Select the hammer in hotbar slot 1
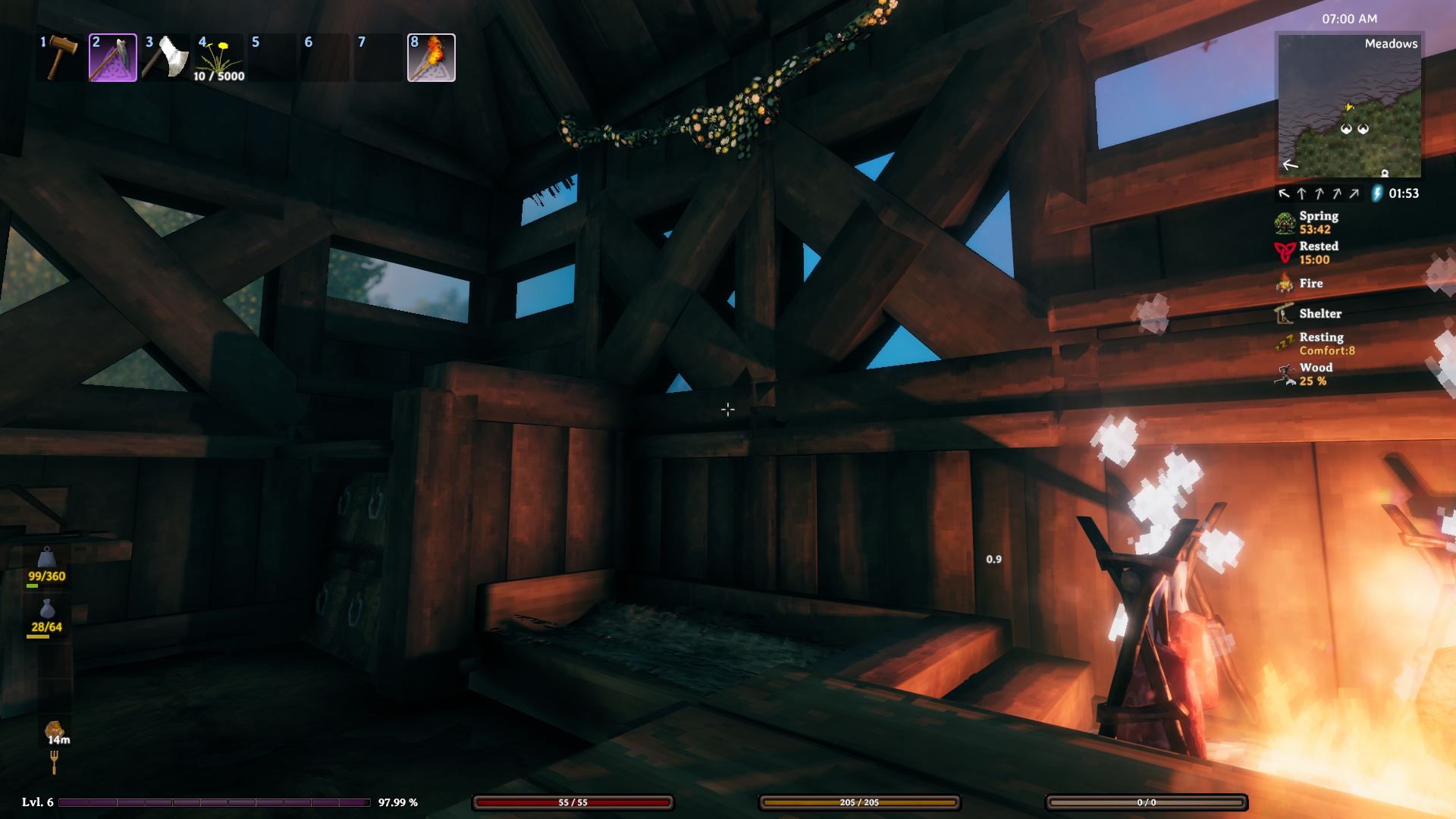Image resolution: width=1456 pixels, height=819 pixels. click(x=61, y=58)
